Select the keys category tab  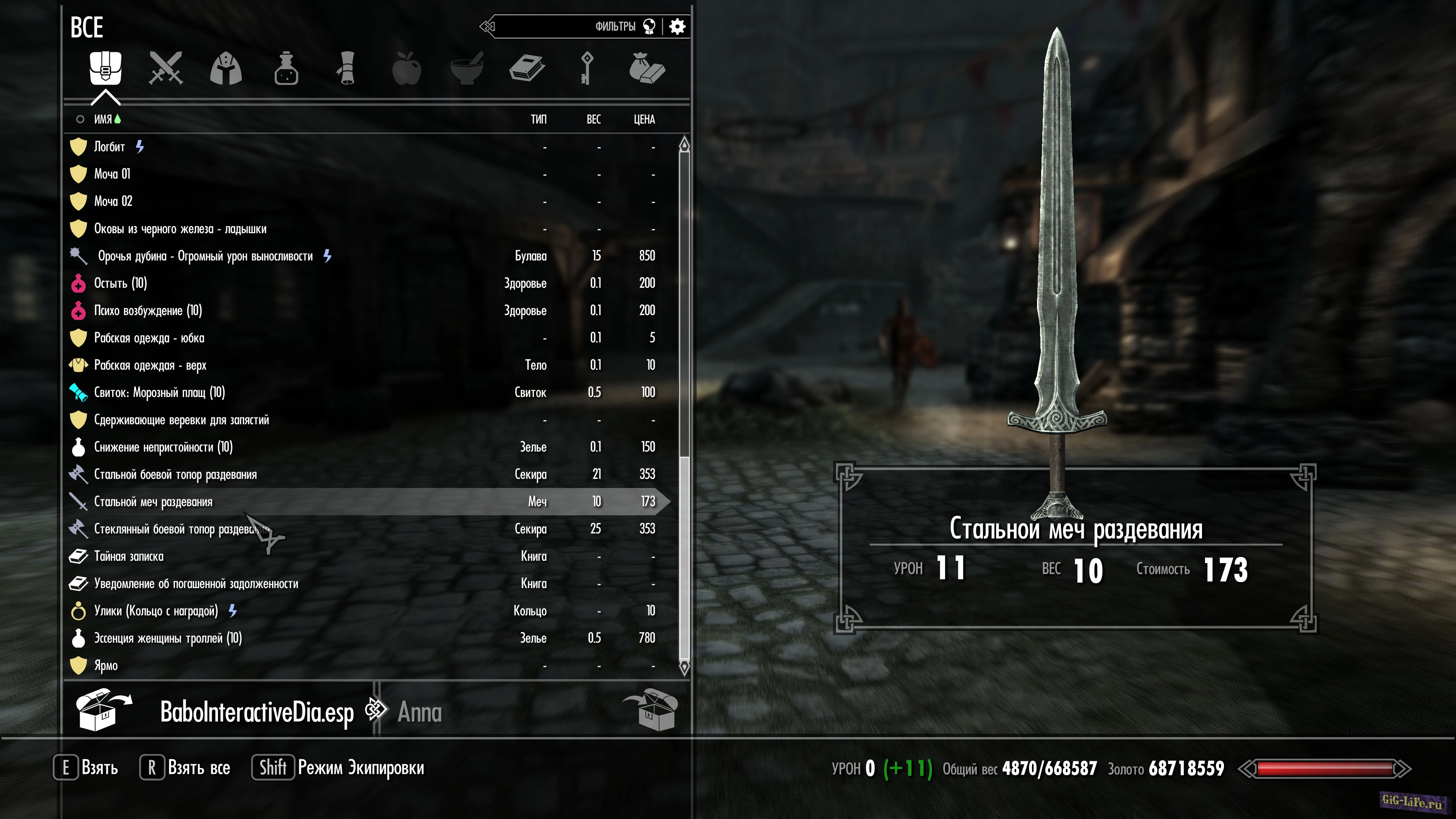pyautogui.click(x=587, y=68)
